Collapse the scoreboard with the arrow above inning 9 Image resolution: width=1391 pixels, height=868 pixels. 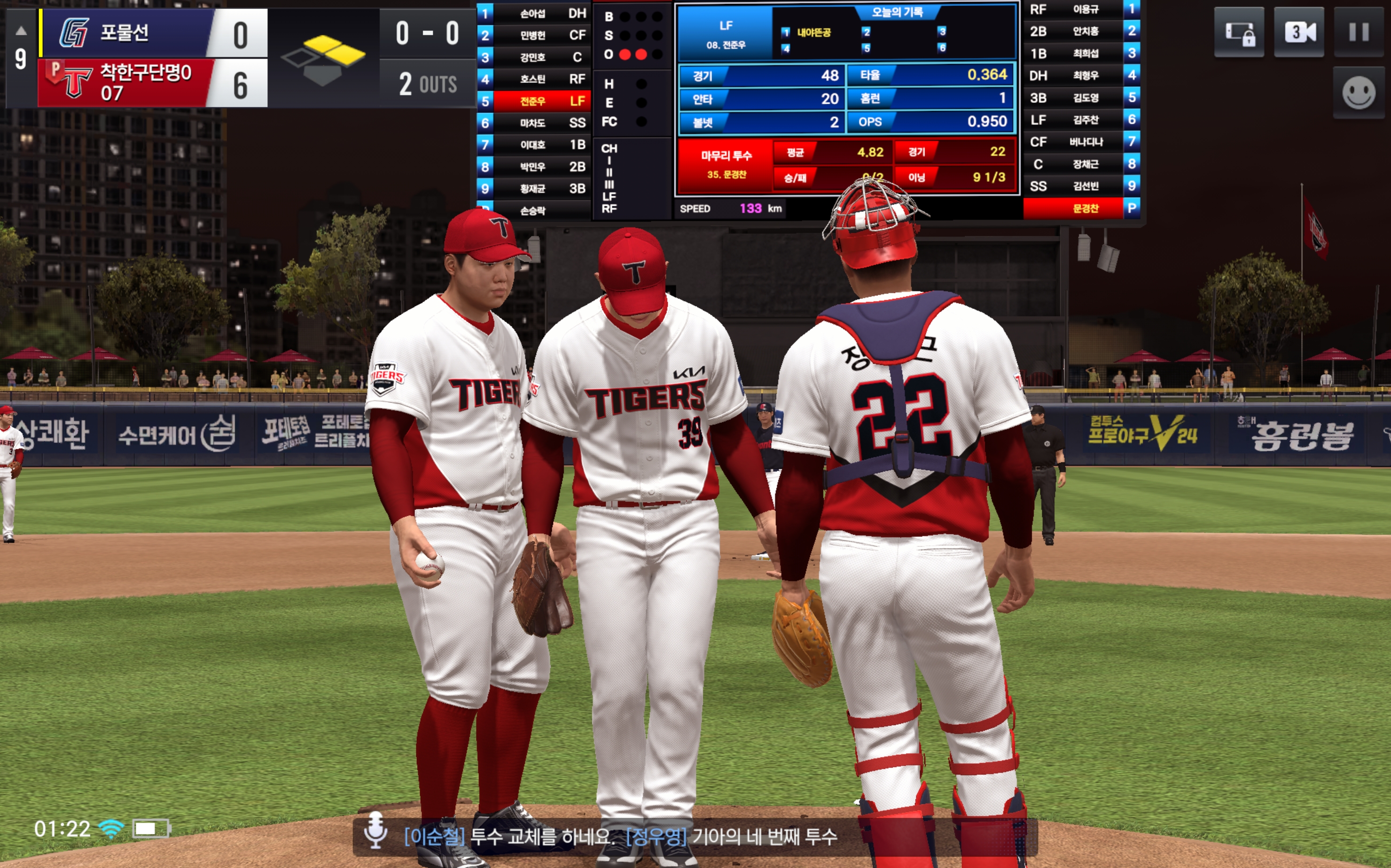(x=21, y=31)
